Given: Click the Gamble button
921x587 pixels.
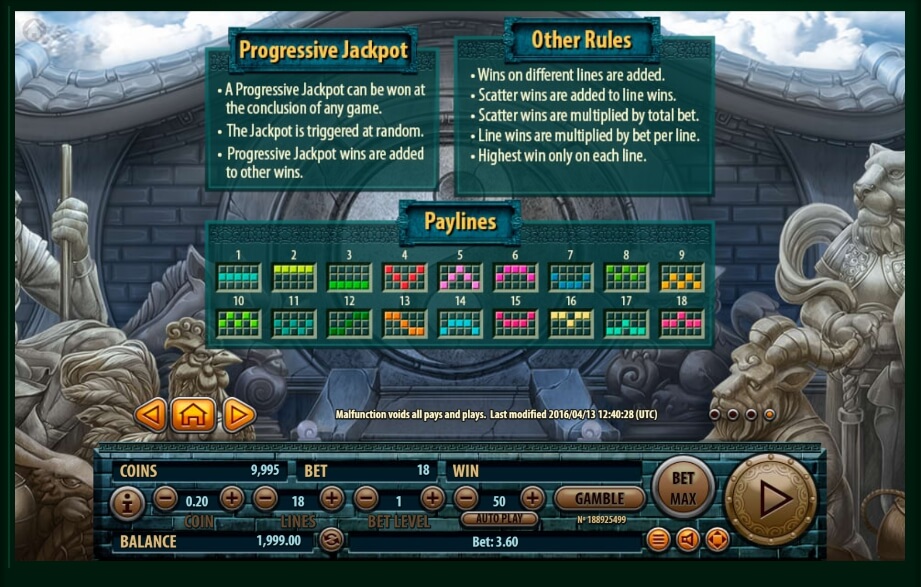Looking at the screenshot, I should 599,498.
